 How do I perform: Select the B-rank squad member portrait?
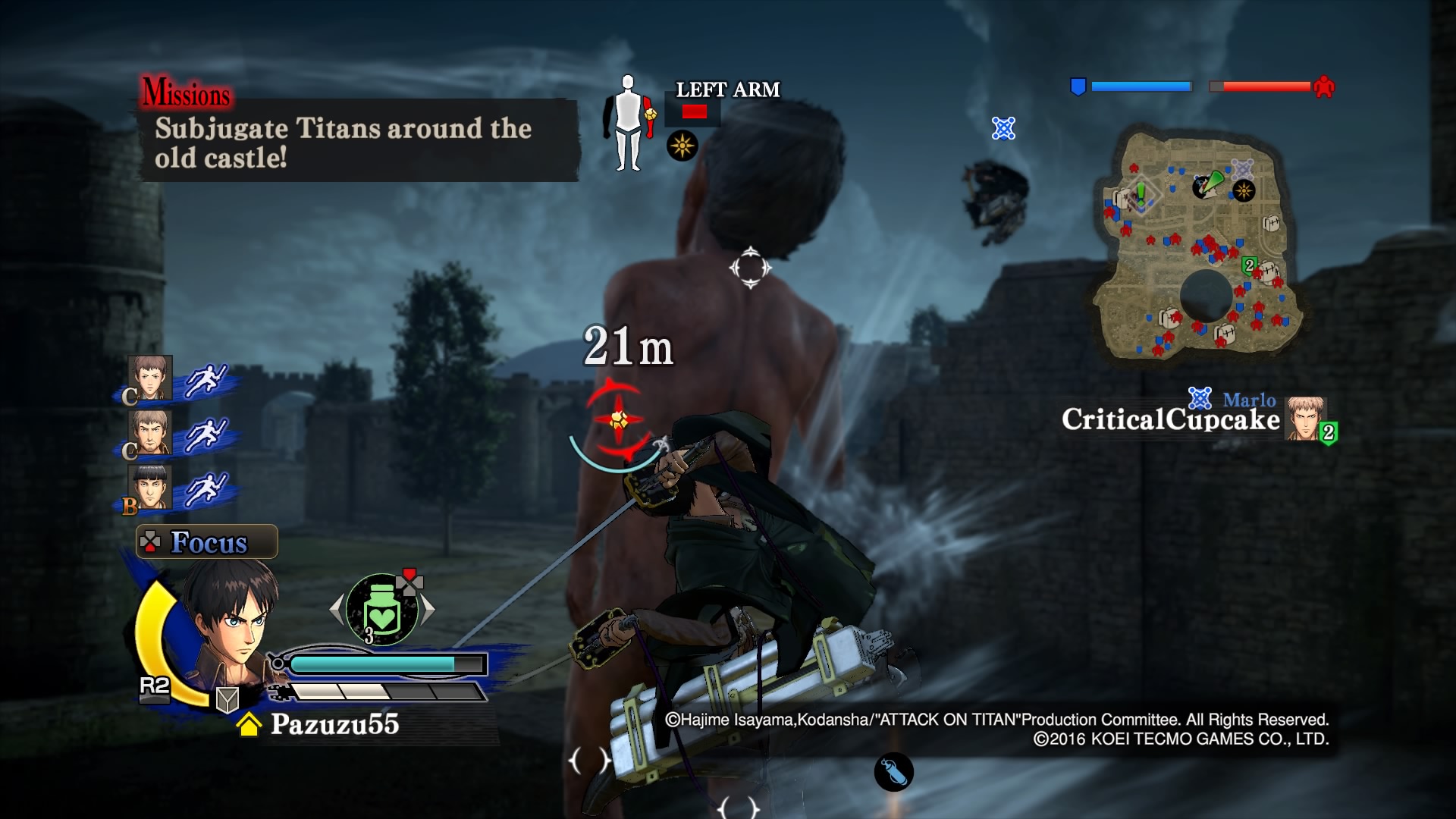coord(150,488)
